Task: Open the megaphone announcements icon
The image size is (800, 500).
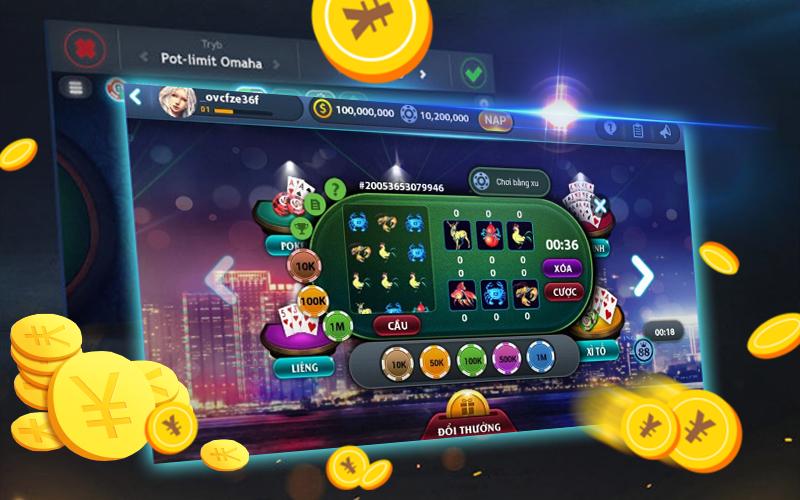Action: pos(664,131)
